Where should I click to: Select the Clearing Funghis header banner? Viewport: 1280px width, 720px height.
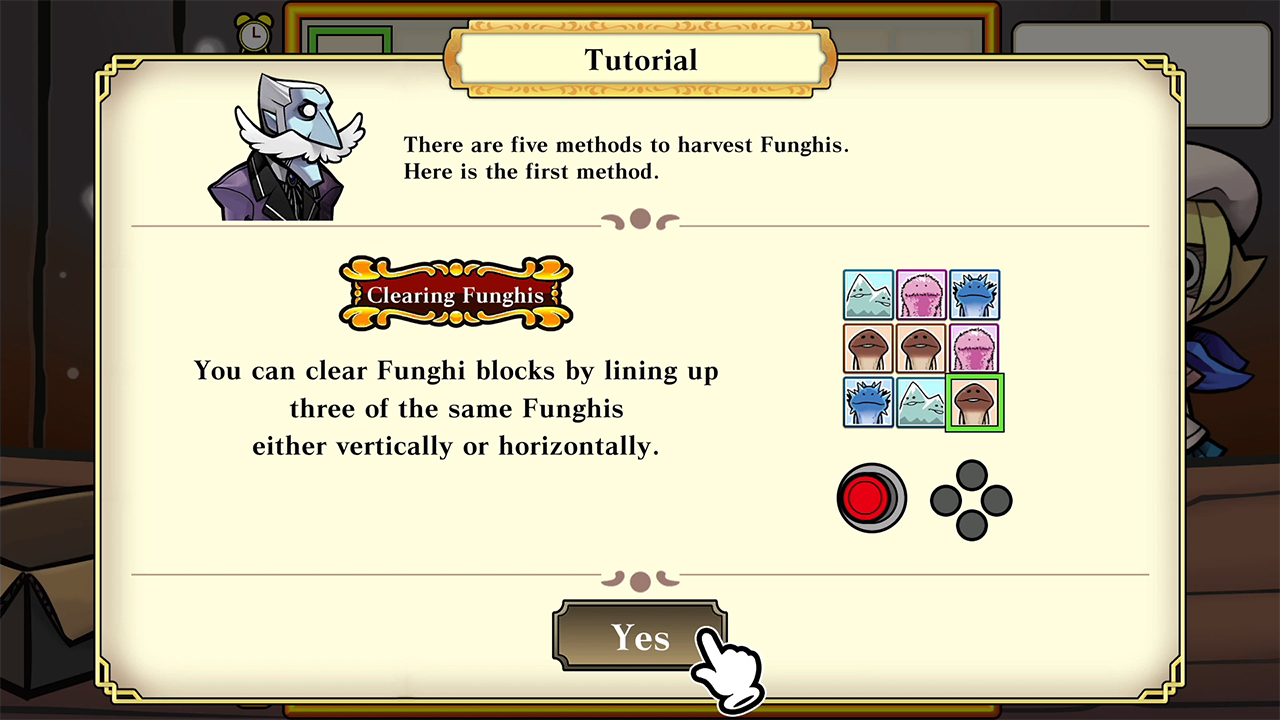point(456,295)
